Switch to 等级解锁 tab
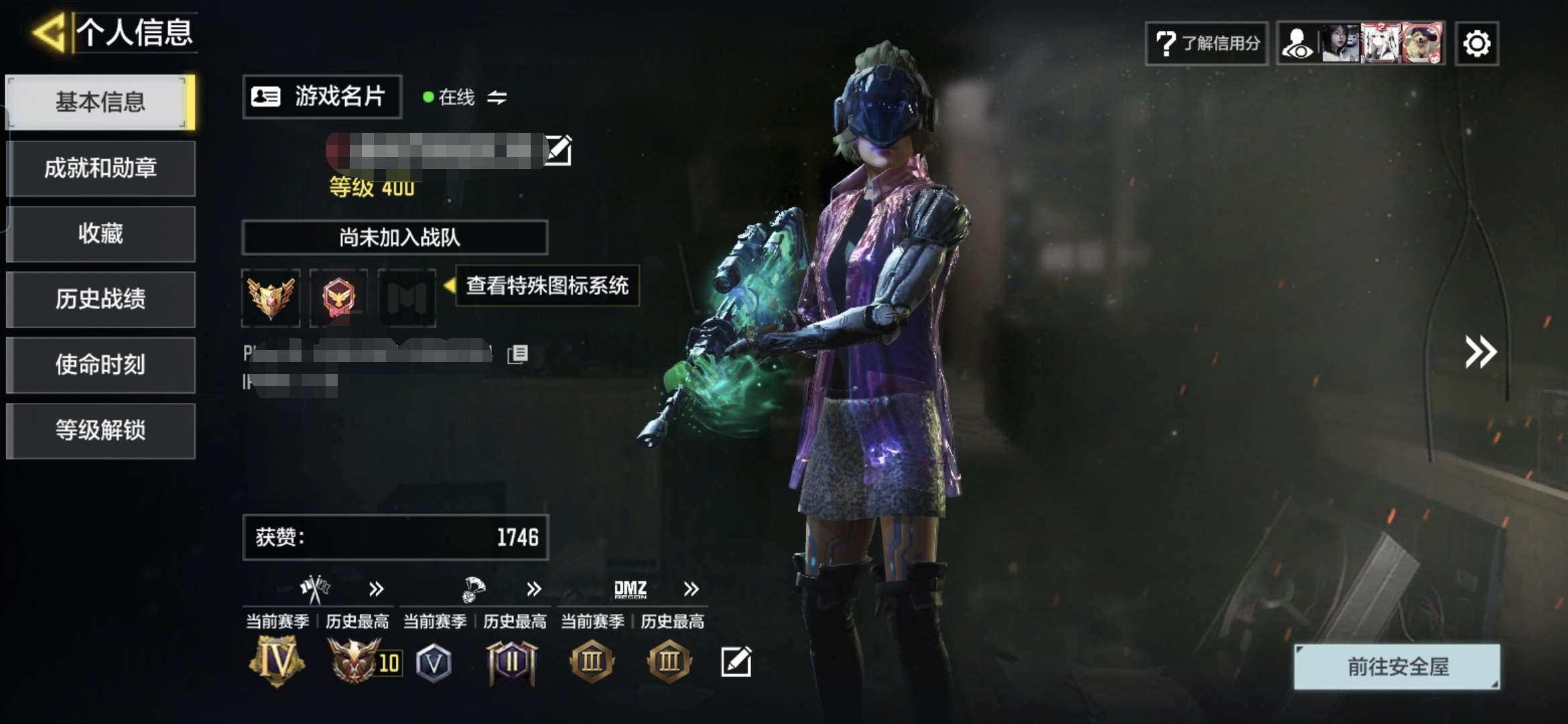The height and width of the screenshot is (724, 1568). pos(101,430)
